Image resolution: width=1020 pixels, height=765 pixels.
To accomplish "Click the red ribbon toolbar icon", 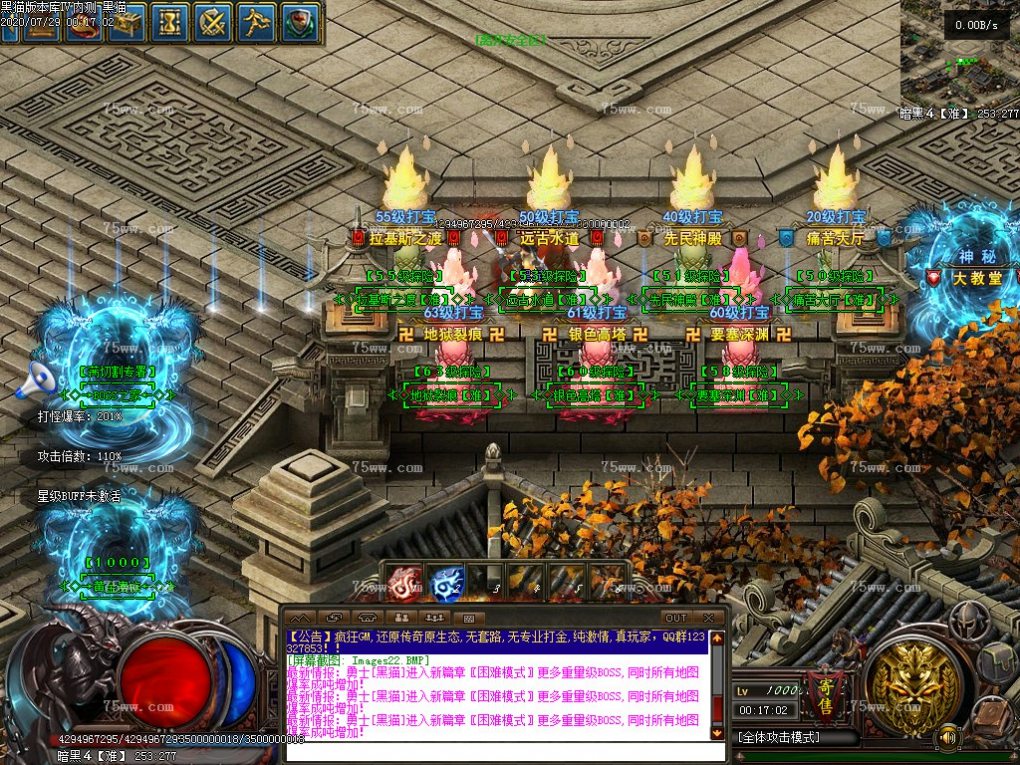I will click(84, 21).
